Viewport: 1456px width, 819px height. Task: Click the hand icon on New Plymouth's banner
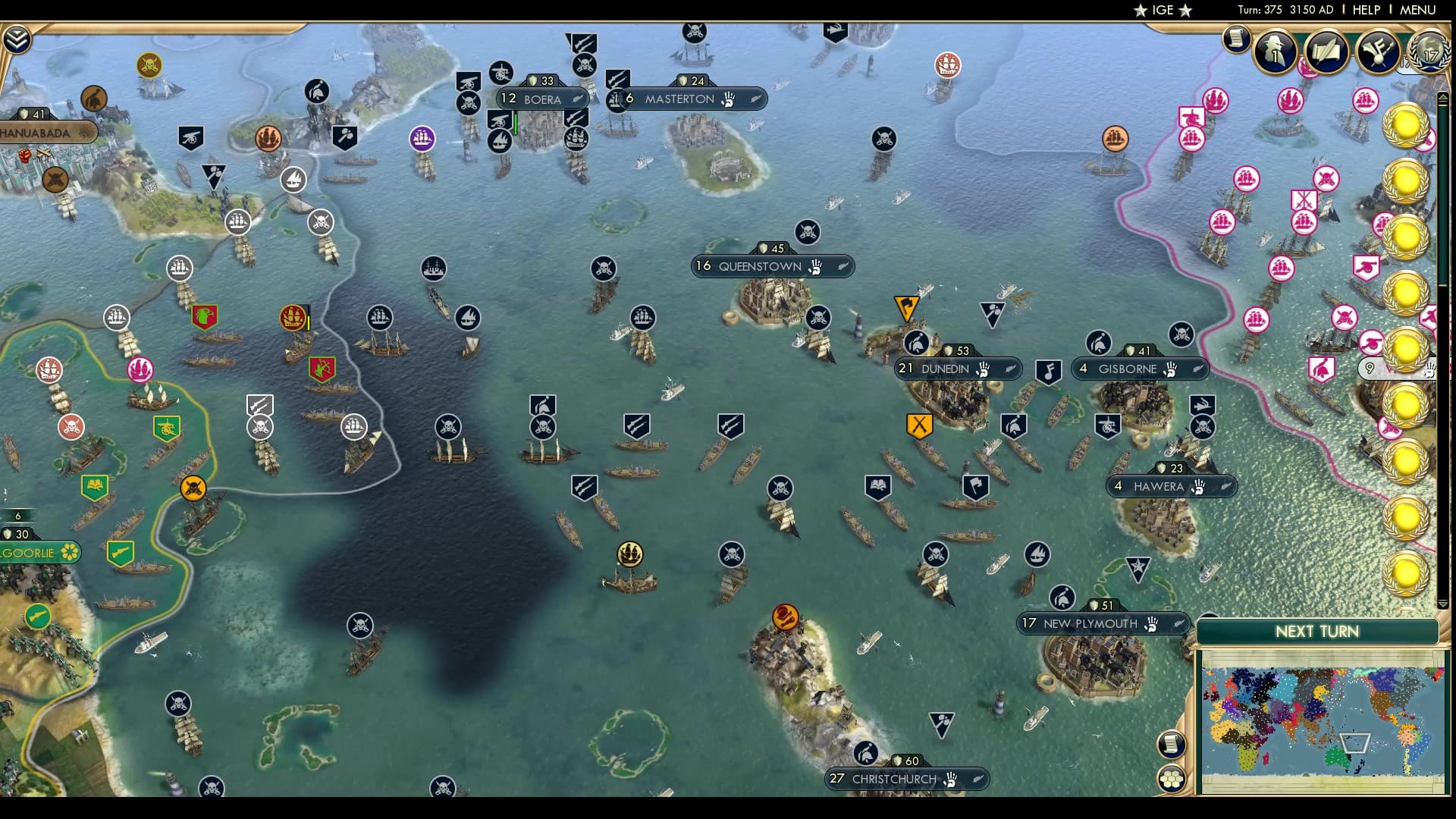1152,624
